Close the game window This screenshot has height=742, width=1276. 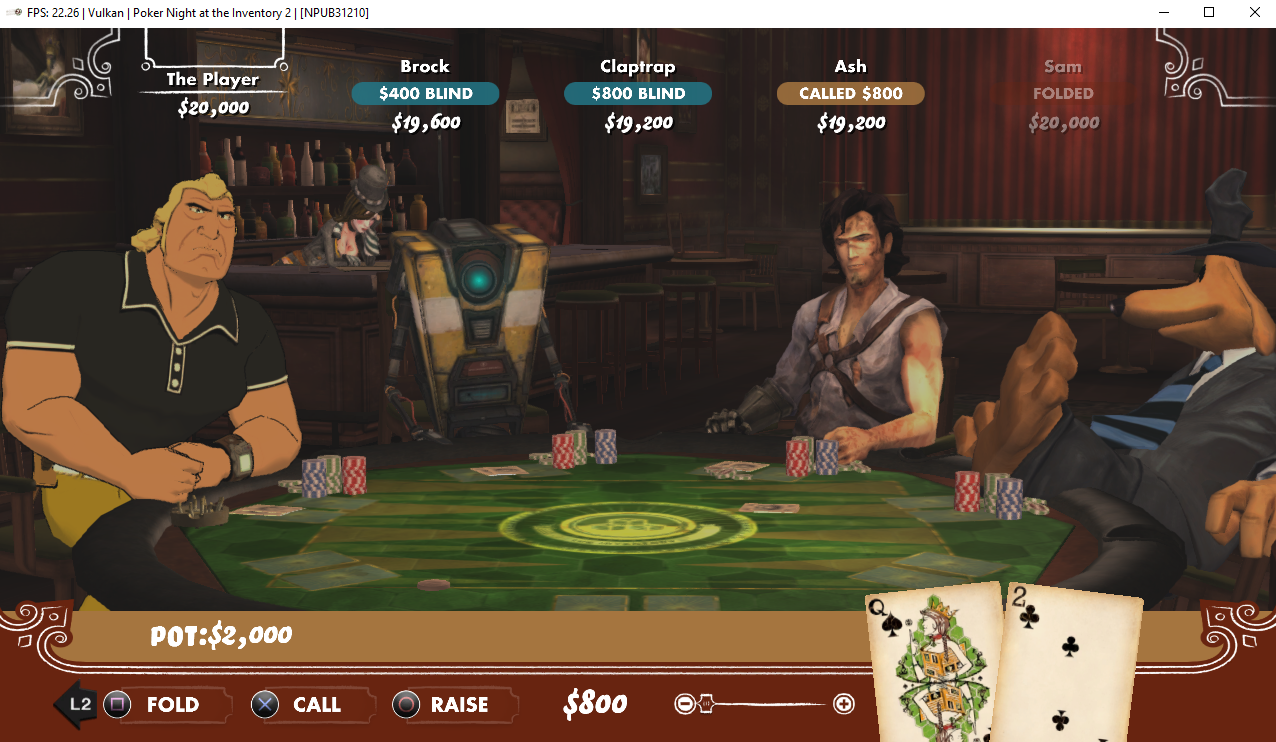tap(1254, 13)
